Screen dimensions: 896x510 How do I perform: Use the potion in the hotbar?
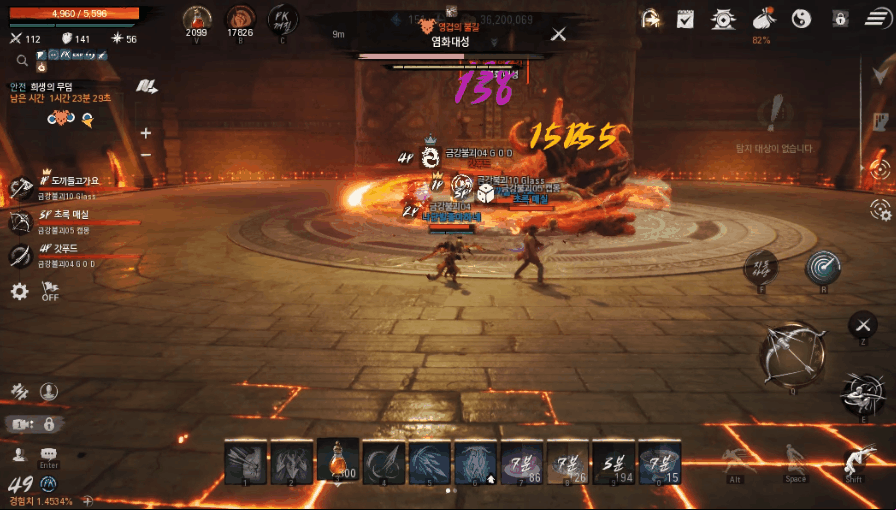tap(338, 460)
